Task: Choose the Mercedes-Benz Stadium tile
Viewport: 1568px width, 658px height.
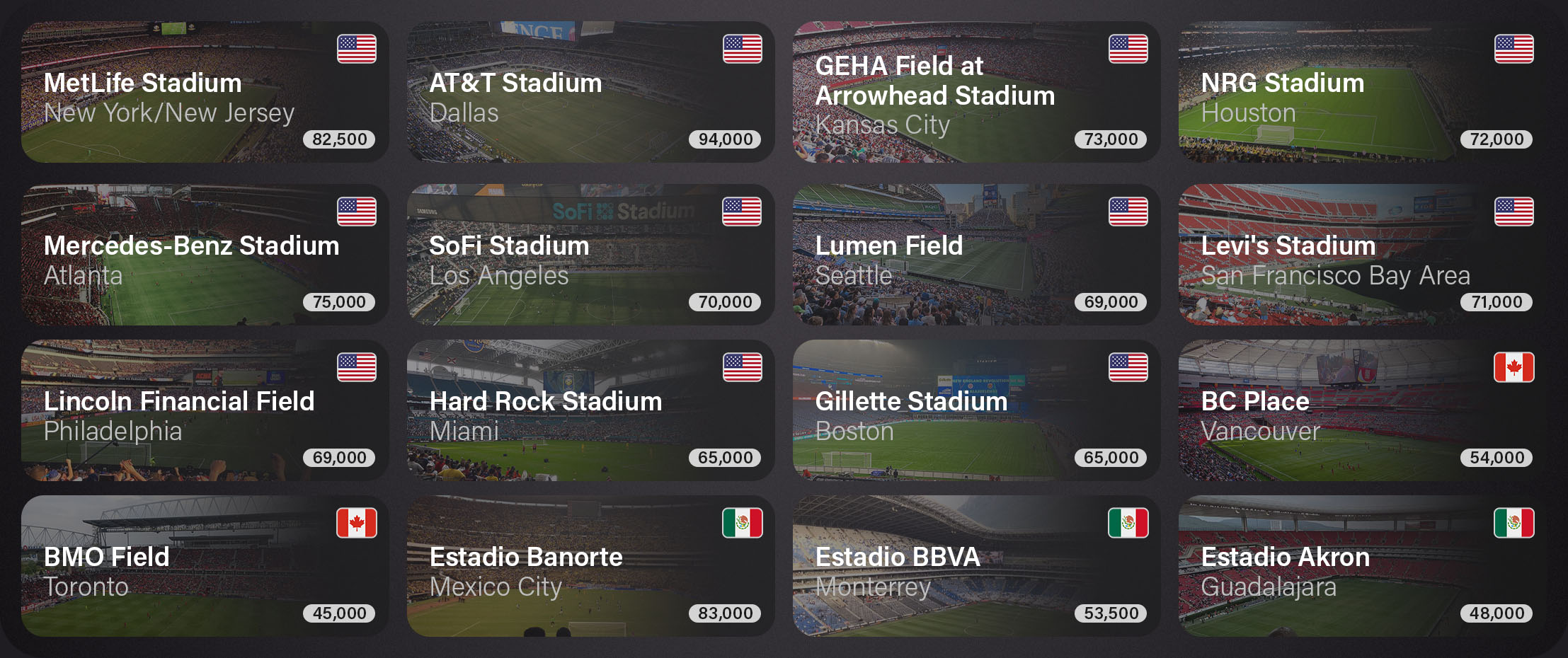Action: (x=205, y=255)
